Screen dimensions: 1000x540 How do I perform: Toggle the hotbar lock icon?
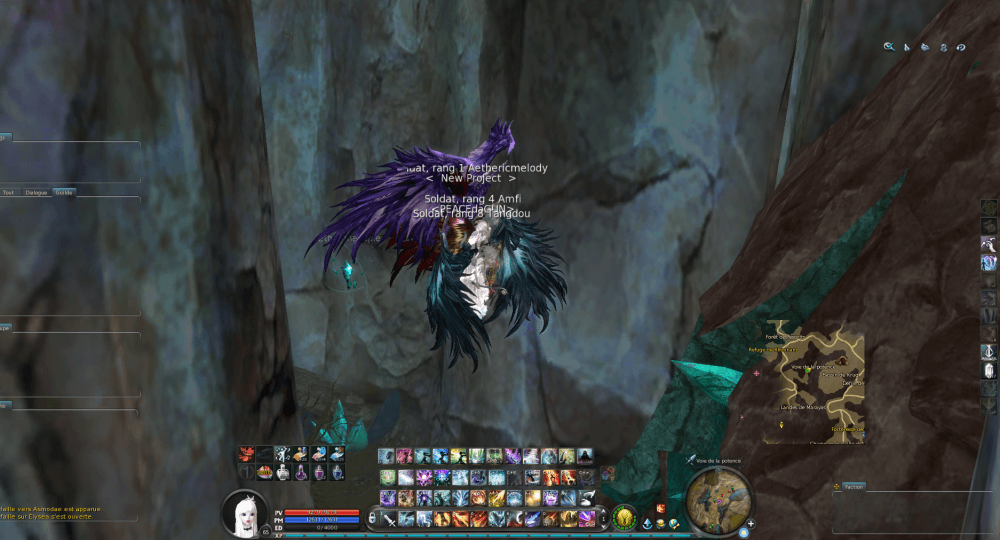point(372,519)
